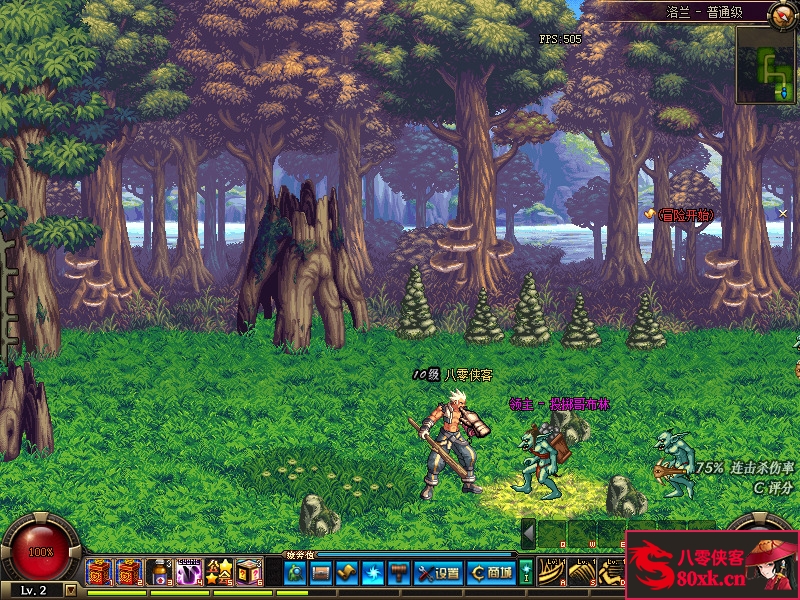Expand the dropdown arrow beside Lv. 2

(71, 591)
